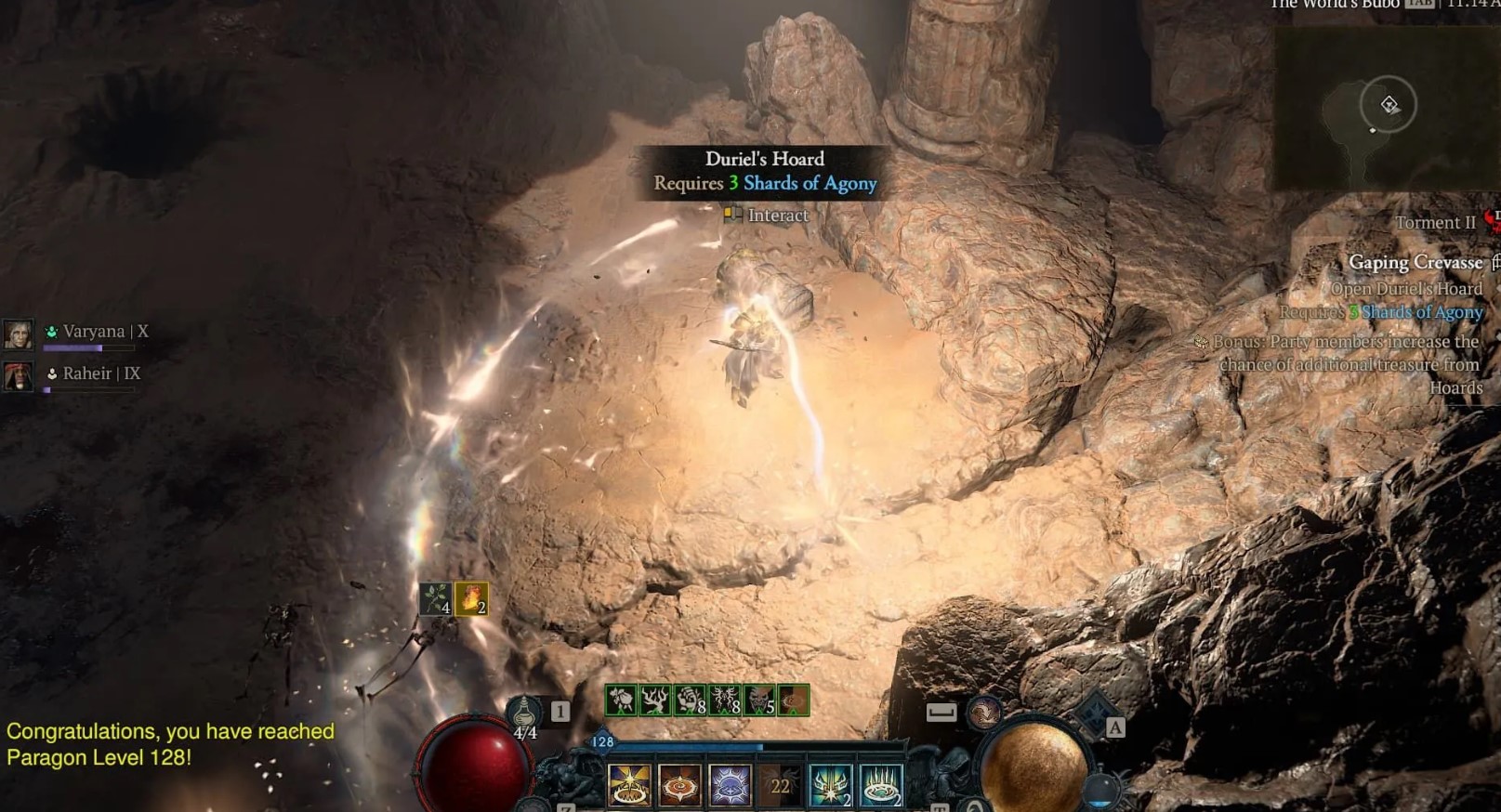The width and height of the screenshot is (1501, 812).
Task: Select the blue diamond icon by the A key
Action: point(1093,717)
